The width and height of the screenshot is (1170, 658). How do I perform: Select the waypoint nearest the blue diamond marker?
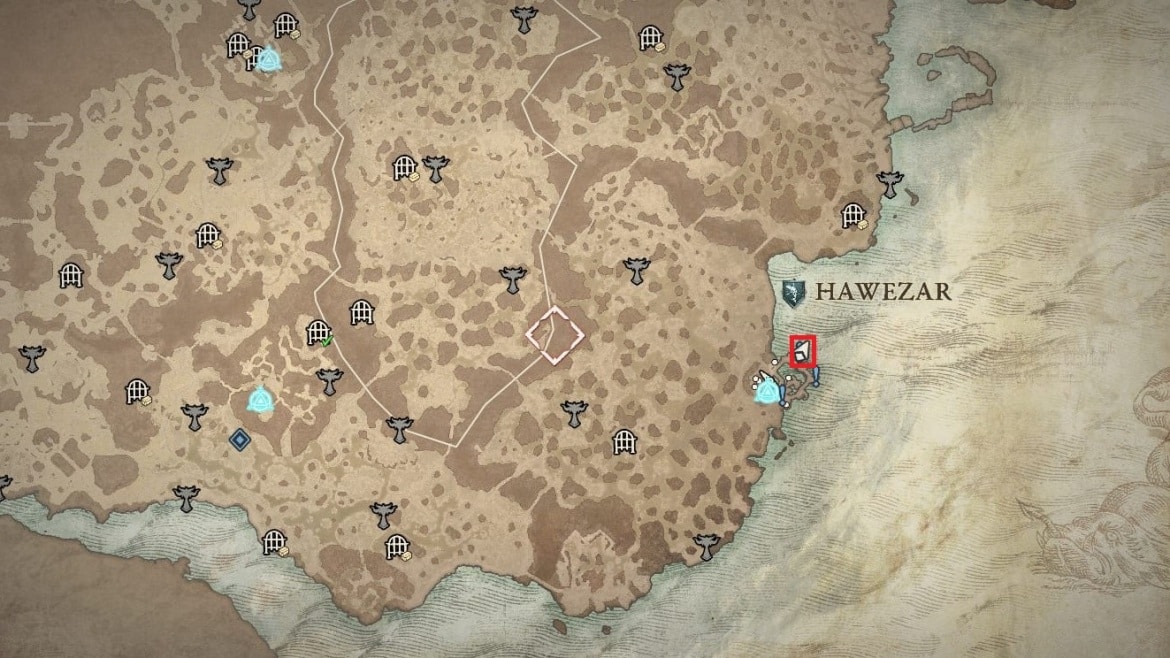(261, 401)
